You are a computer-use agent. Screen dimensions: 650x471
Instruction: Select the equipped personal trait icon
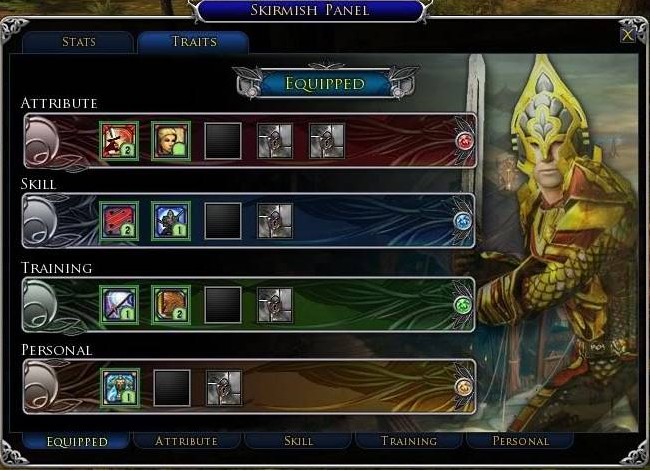(119, 387)
